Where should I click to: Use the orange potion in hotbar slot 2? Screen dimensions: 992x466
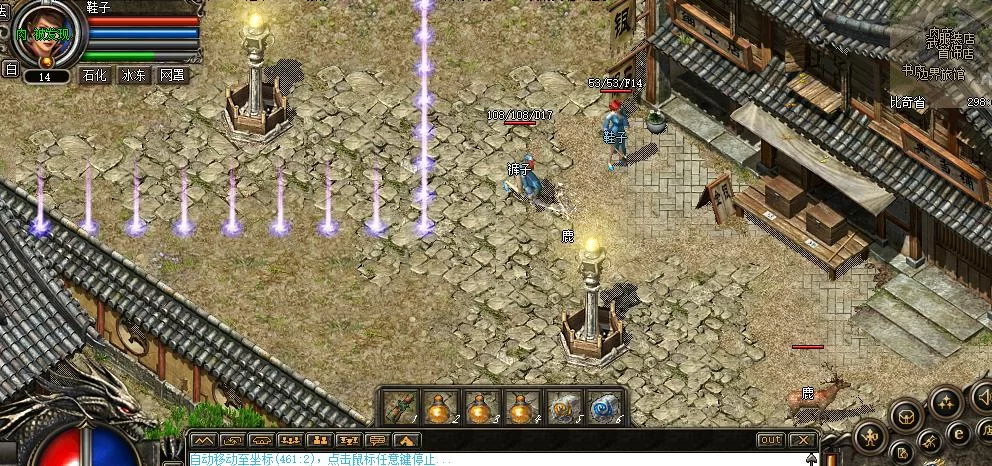click(441, 407)
